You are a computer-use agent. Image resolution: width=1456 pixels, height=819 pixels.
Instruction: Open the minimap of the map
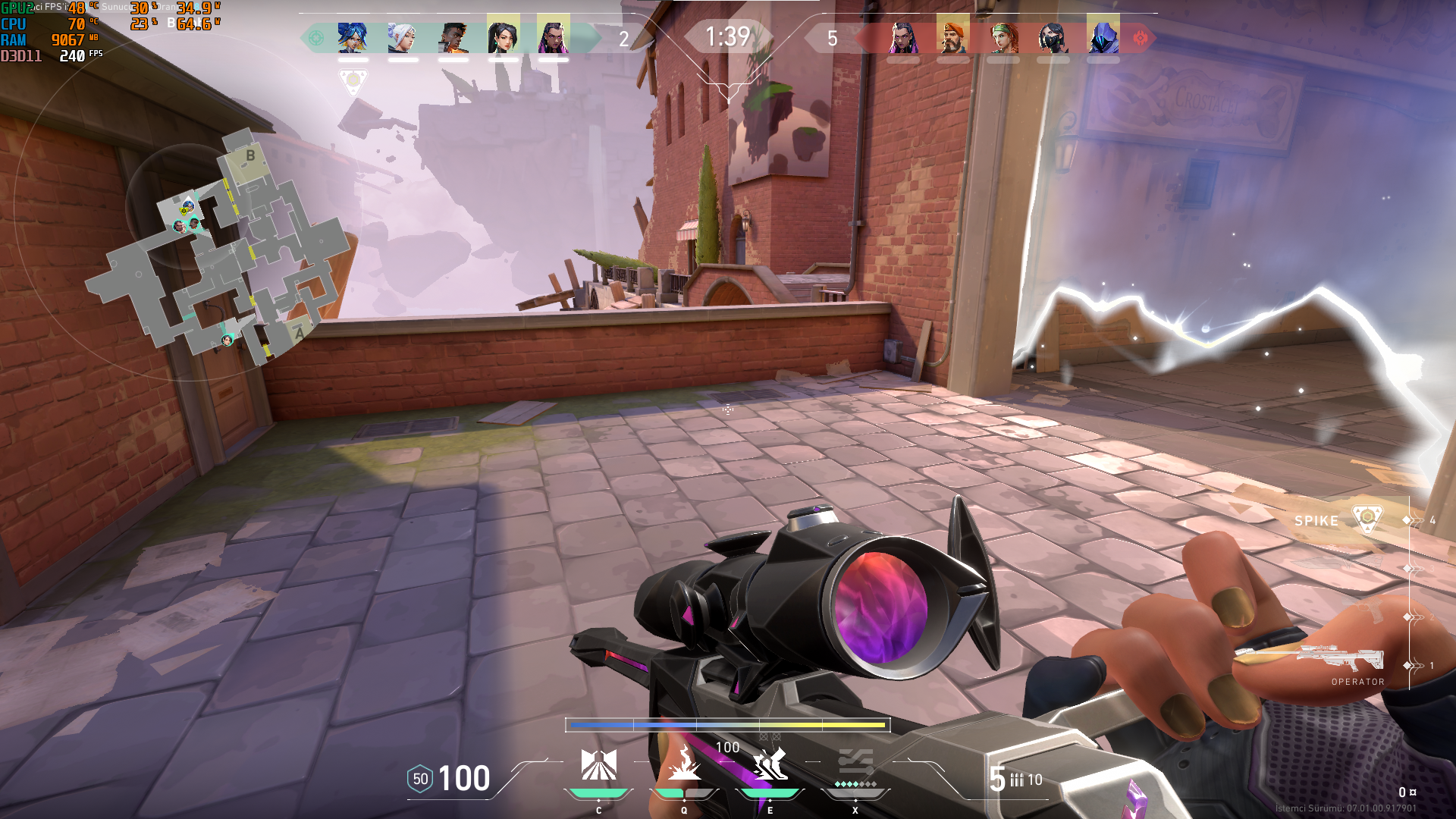pos(220,250)
